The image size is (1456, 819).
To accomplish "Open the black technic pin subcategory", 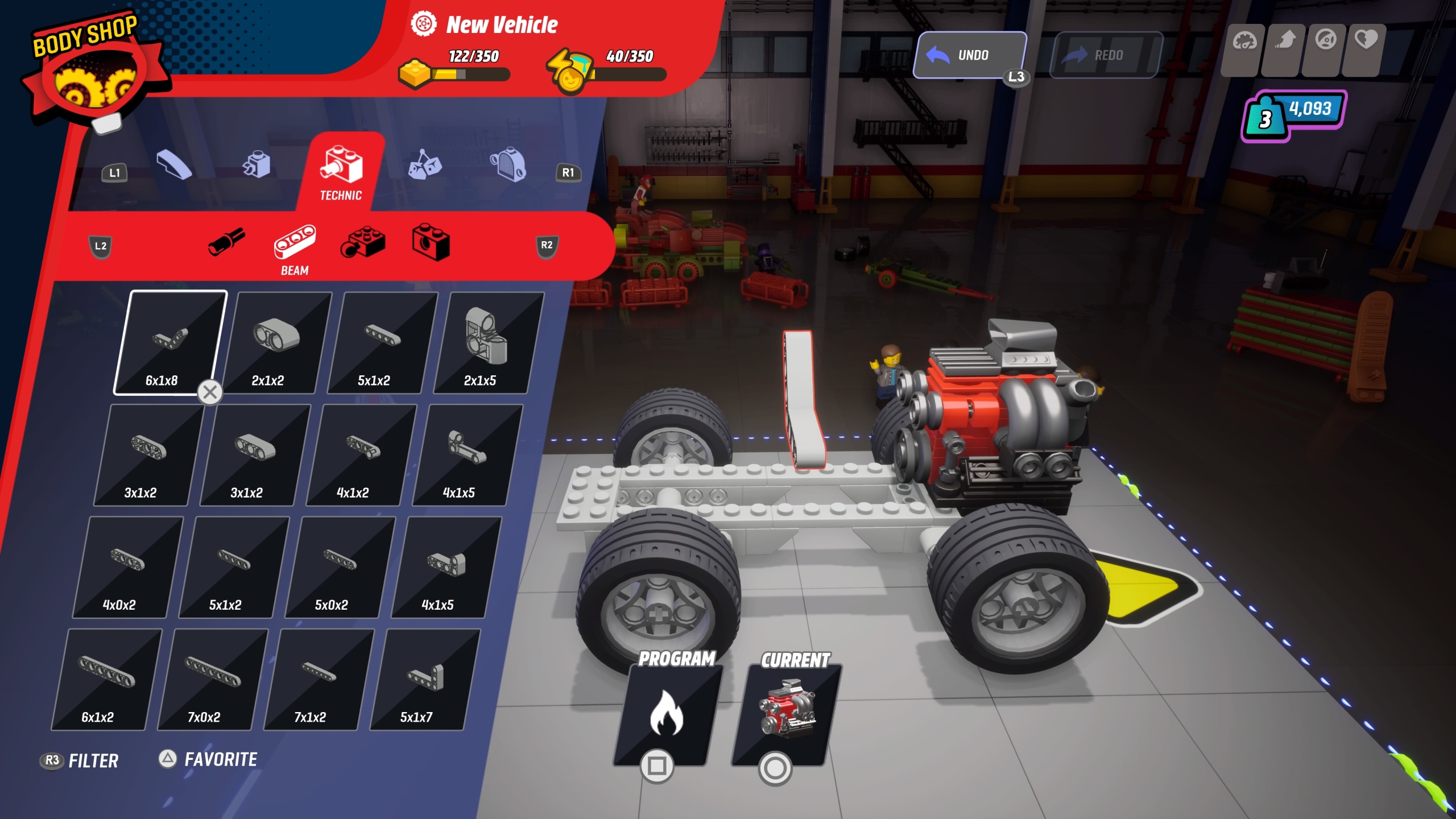I will coord(226,242).
